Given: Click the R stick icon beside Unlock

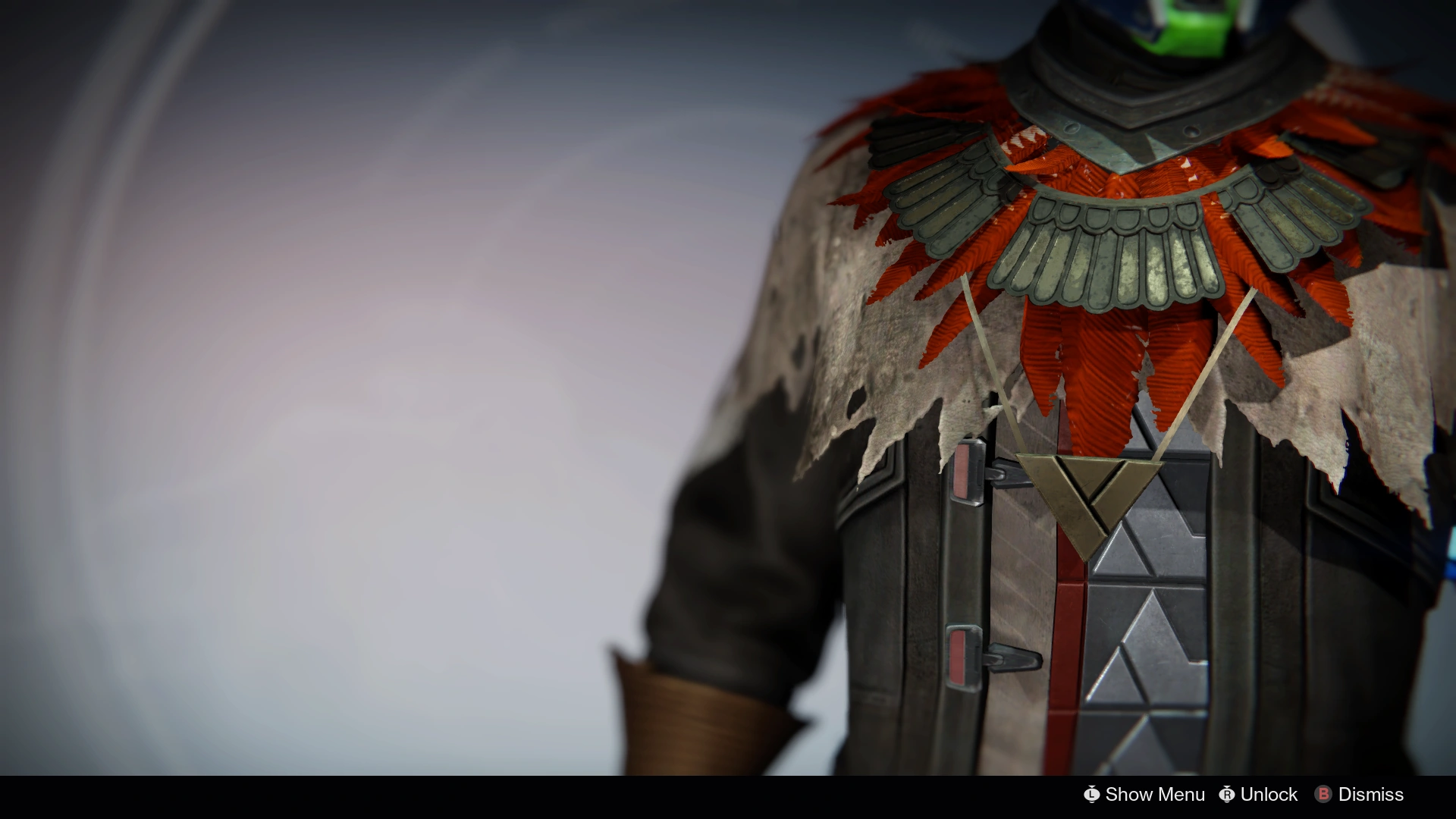Looking at the screenshot, I should [1228, 795].
